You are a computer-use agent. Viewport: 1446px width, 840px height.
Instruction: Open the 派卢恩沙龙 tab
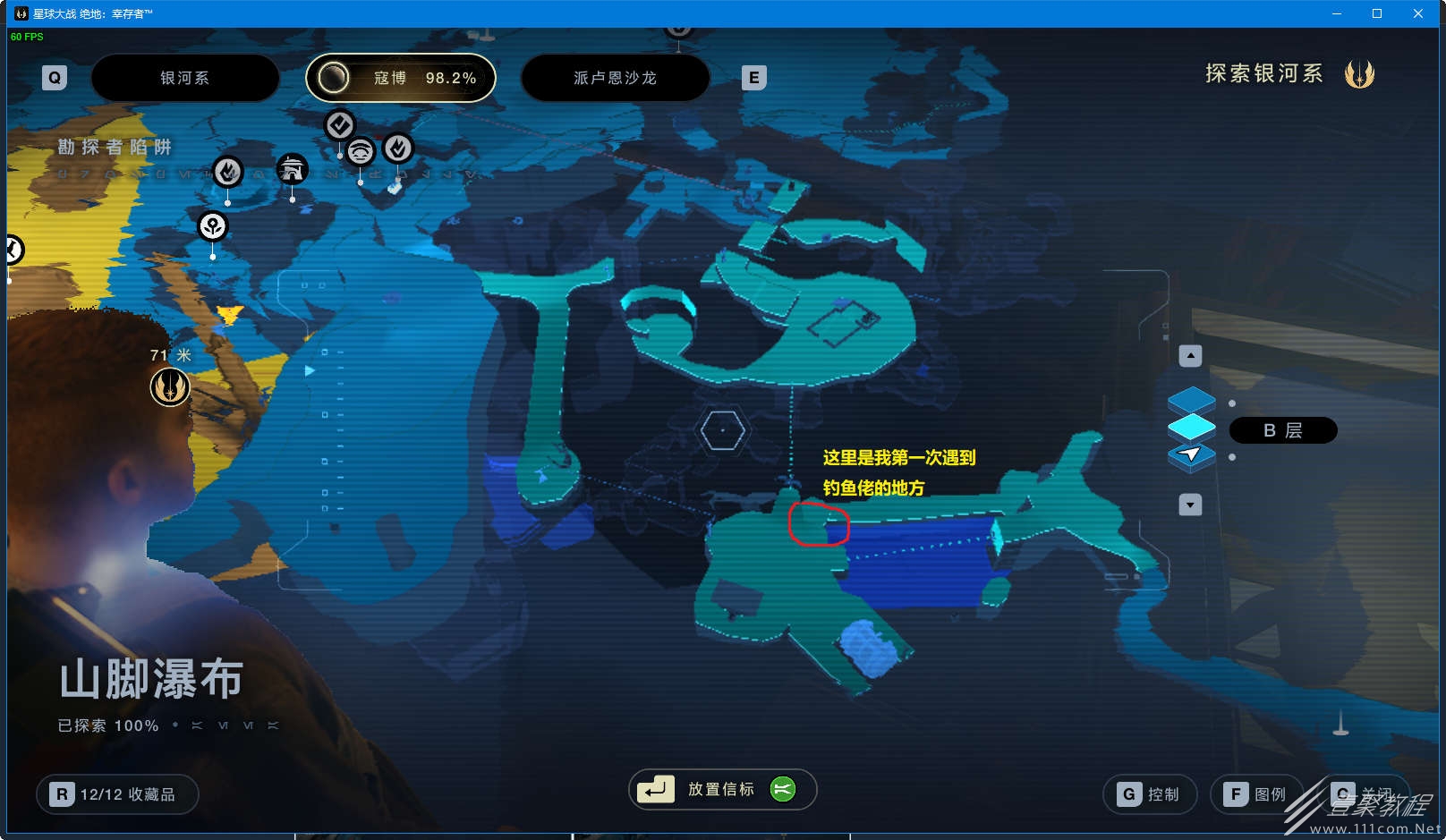pyautogui.click(x=615, y=78)
